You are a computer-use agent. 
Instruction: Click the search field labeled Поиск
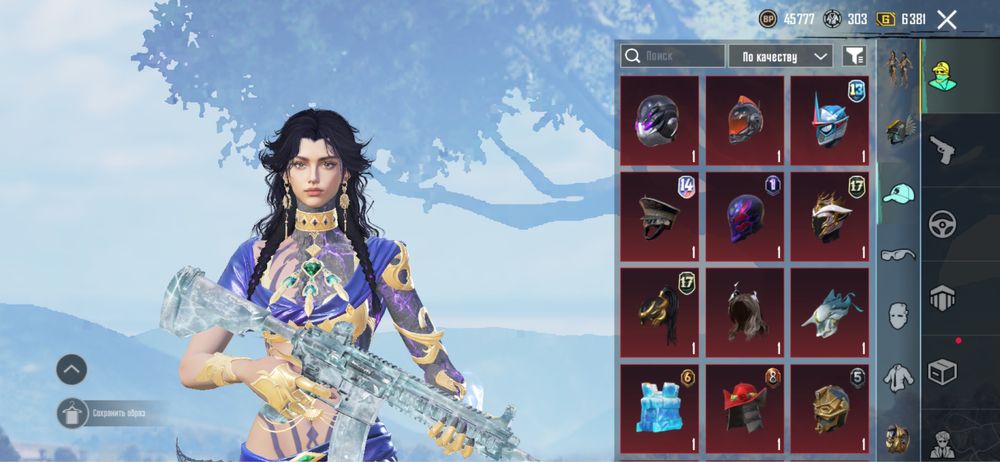[x=672, y=56]
